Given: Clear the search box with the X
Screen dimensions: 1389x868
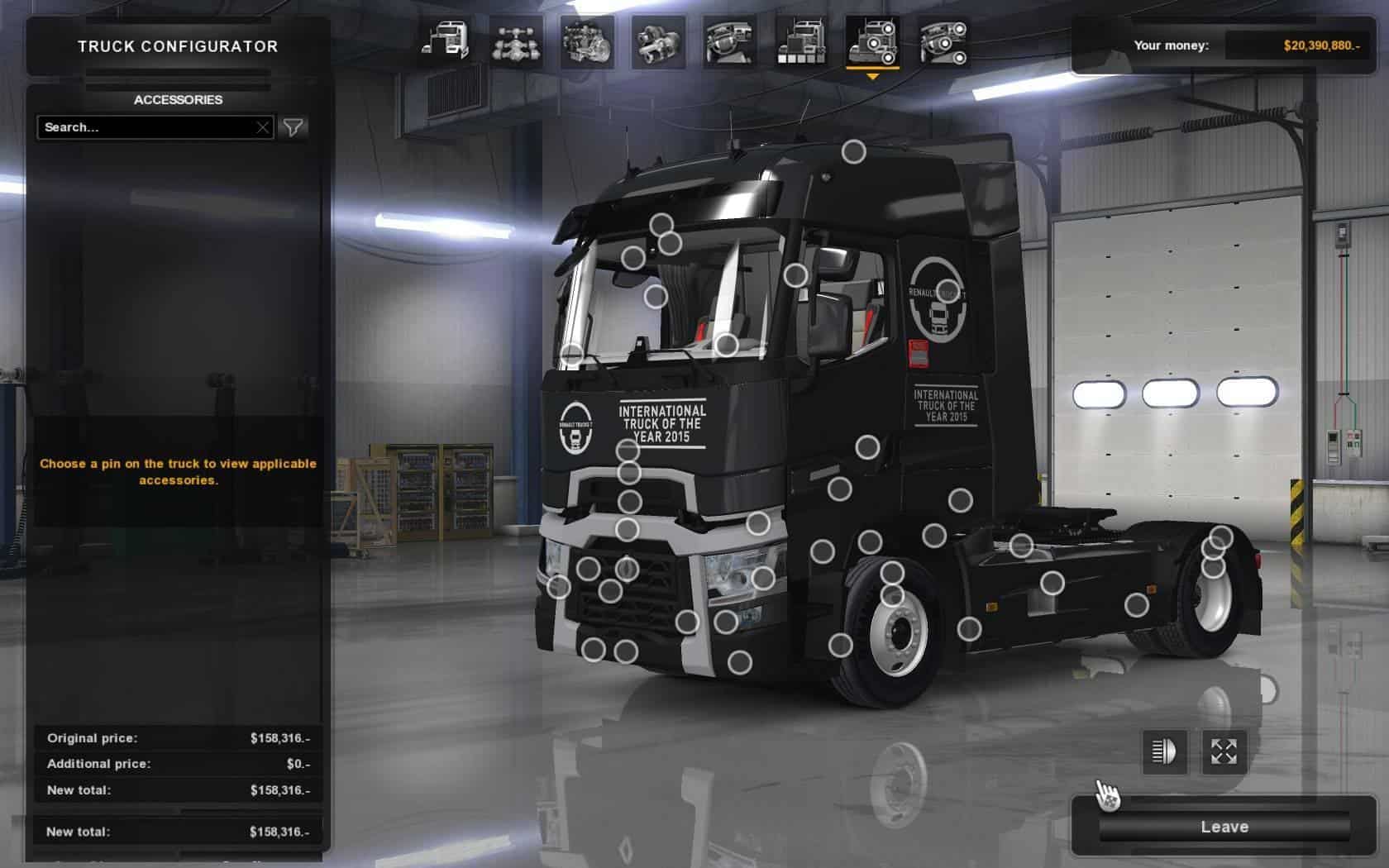Looking at the screenshot, I should pos(262,127).
